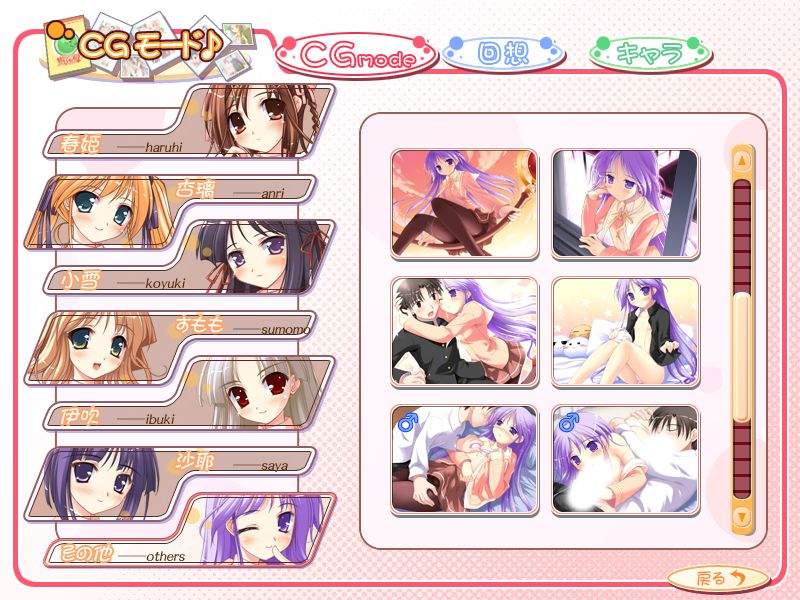The image size is (800, 600).
Task: Switch to the キャラ character tab
Action: tap(649, 52)
